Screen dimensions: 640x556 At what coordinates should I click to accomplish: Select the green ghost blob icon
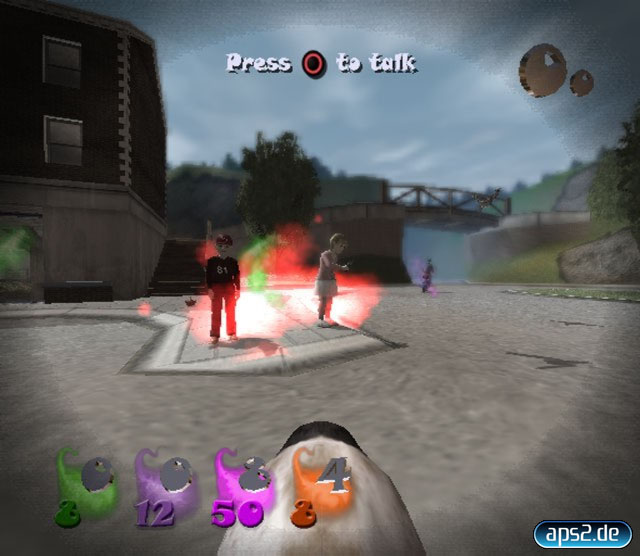coord(85,484)
